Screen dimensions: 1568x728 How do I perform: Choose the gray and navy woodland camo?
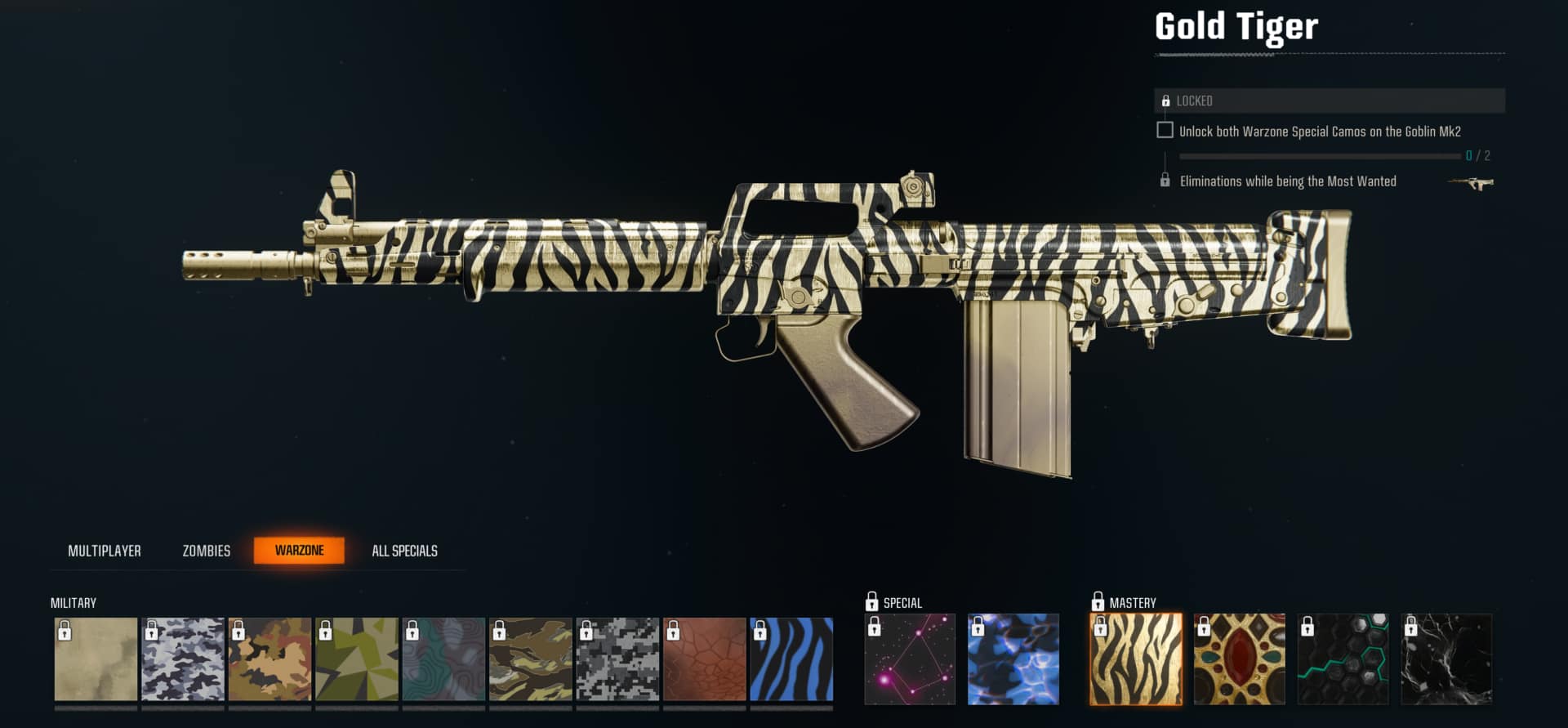(x=183, y=659)
